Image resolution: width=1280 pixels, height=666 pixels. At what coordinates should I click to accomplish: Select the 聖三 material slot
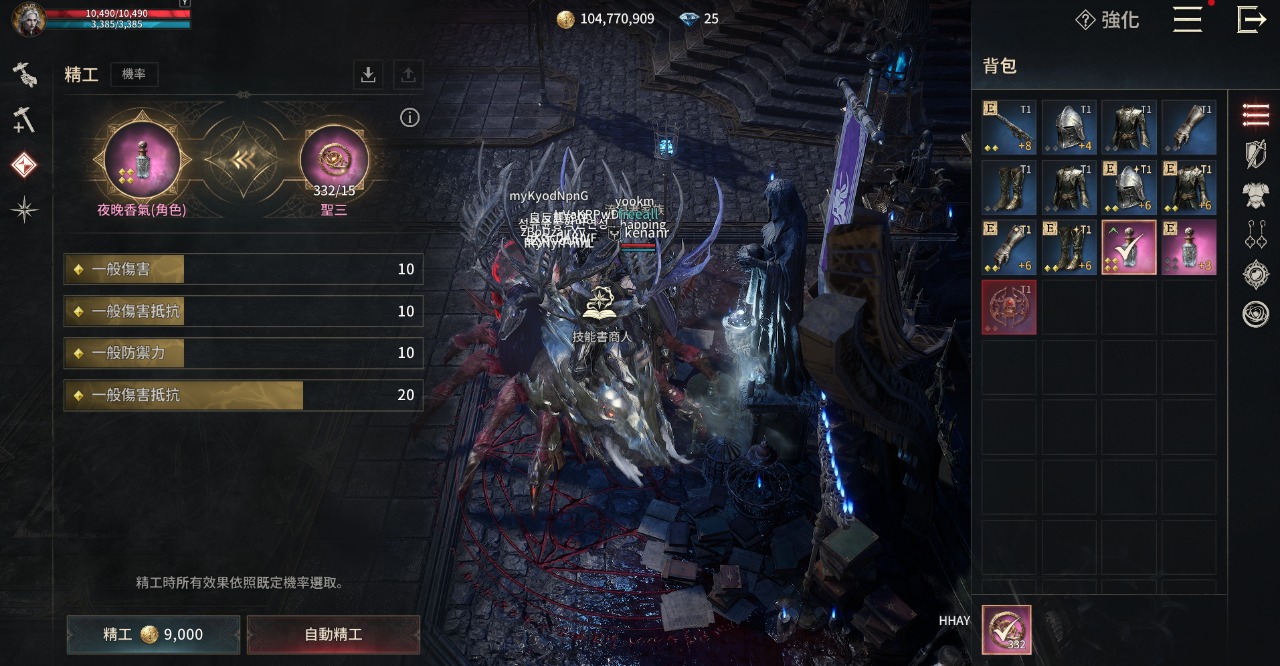[334, 160]
